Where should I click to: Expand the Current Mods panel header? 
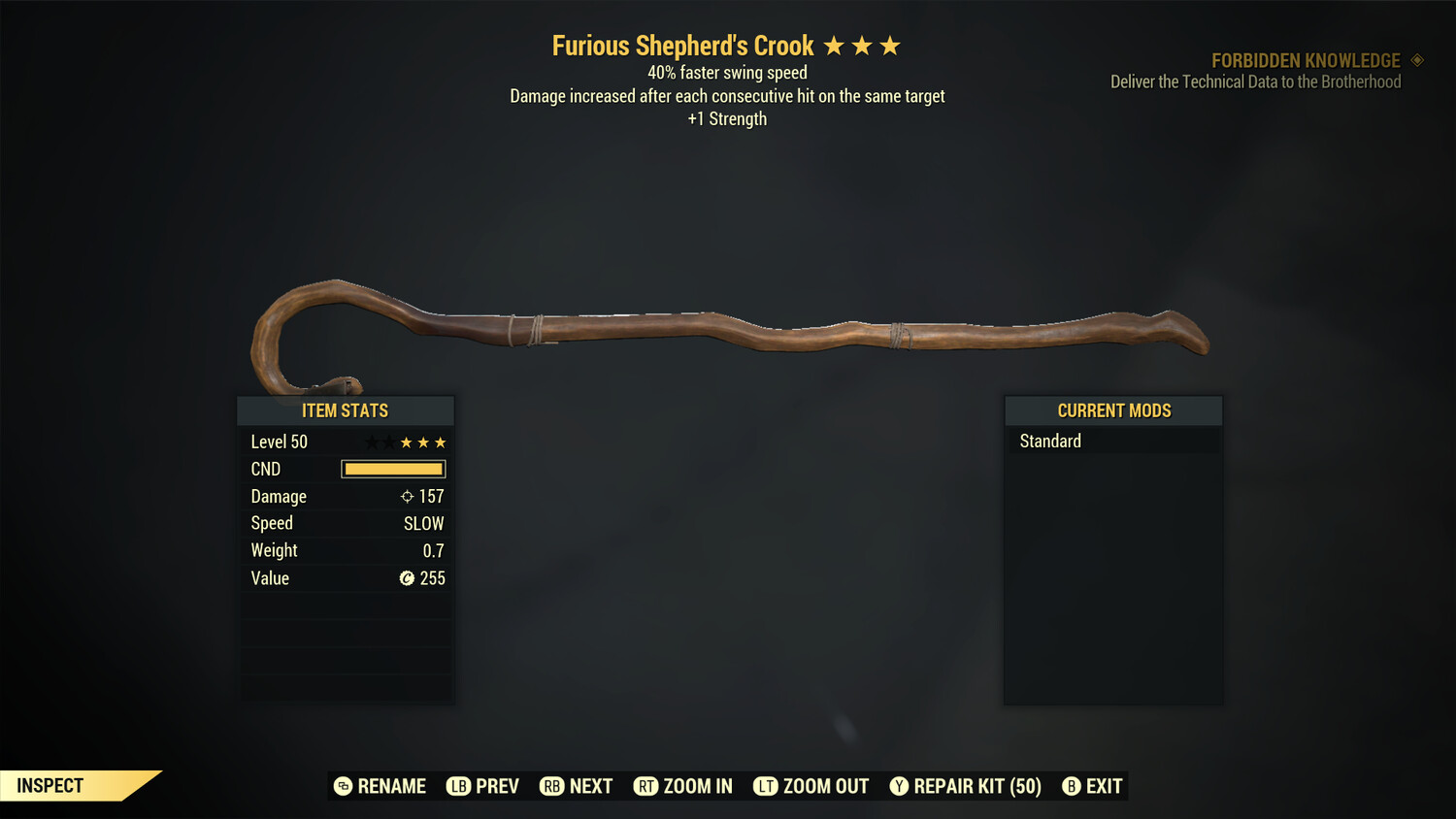pos(1113,410)
